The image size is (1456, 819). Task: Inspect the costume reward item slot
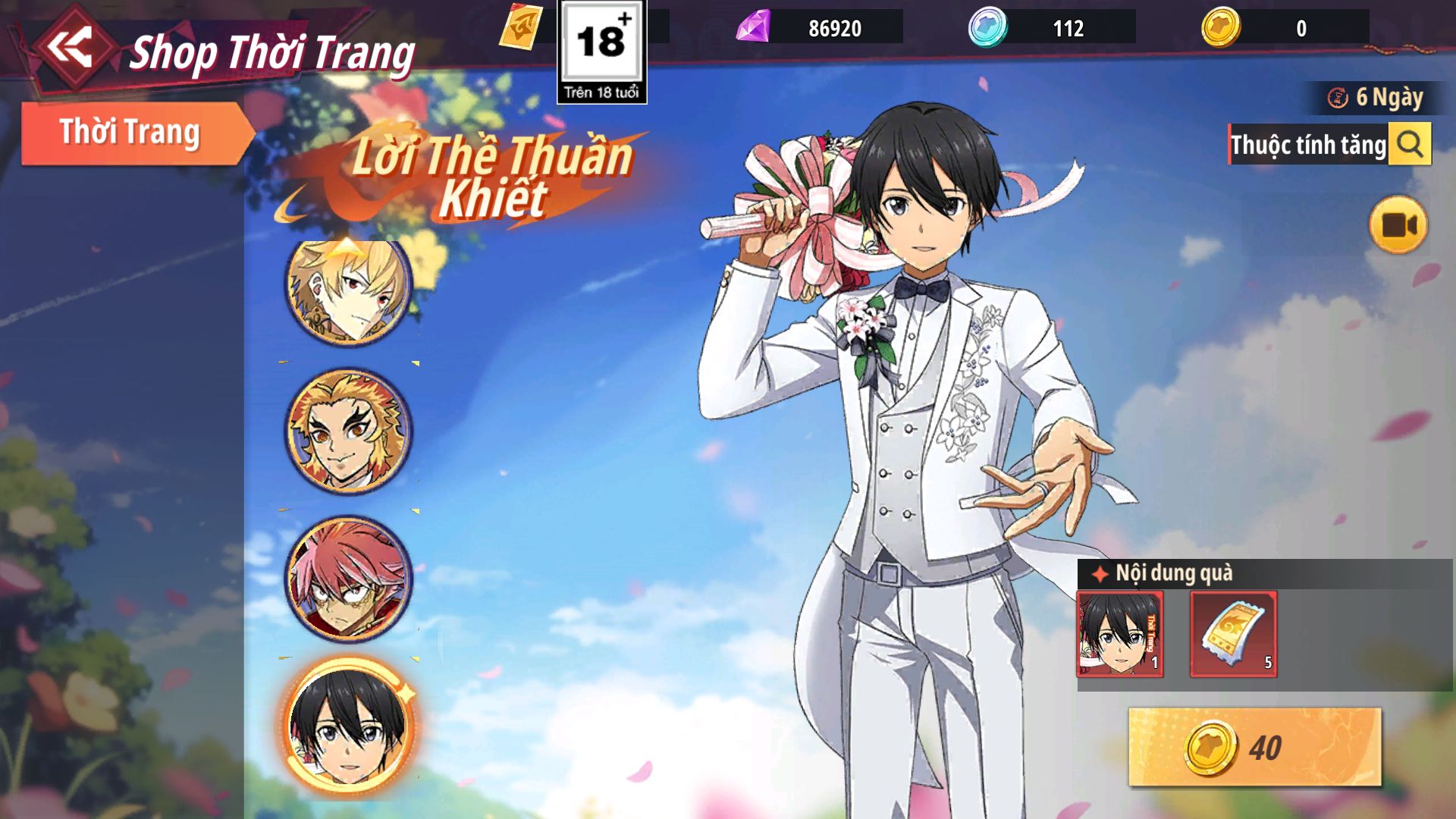(x=1120, y=634)
